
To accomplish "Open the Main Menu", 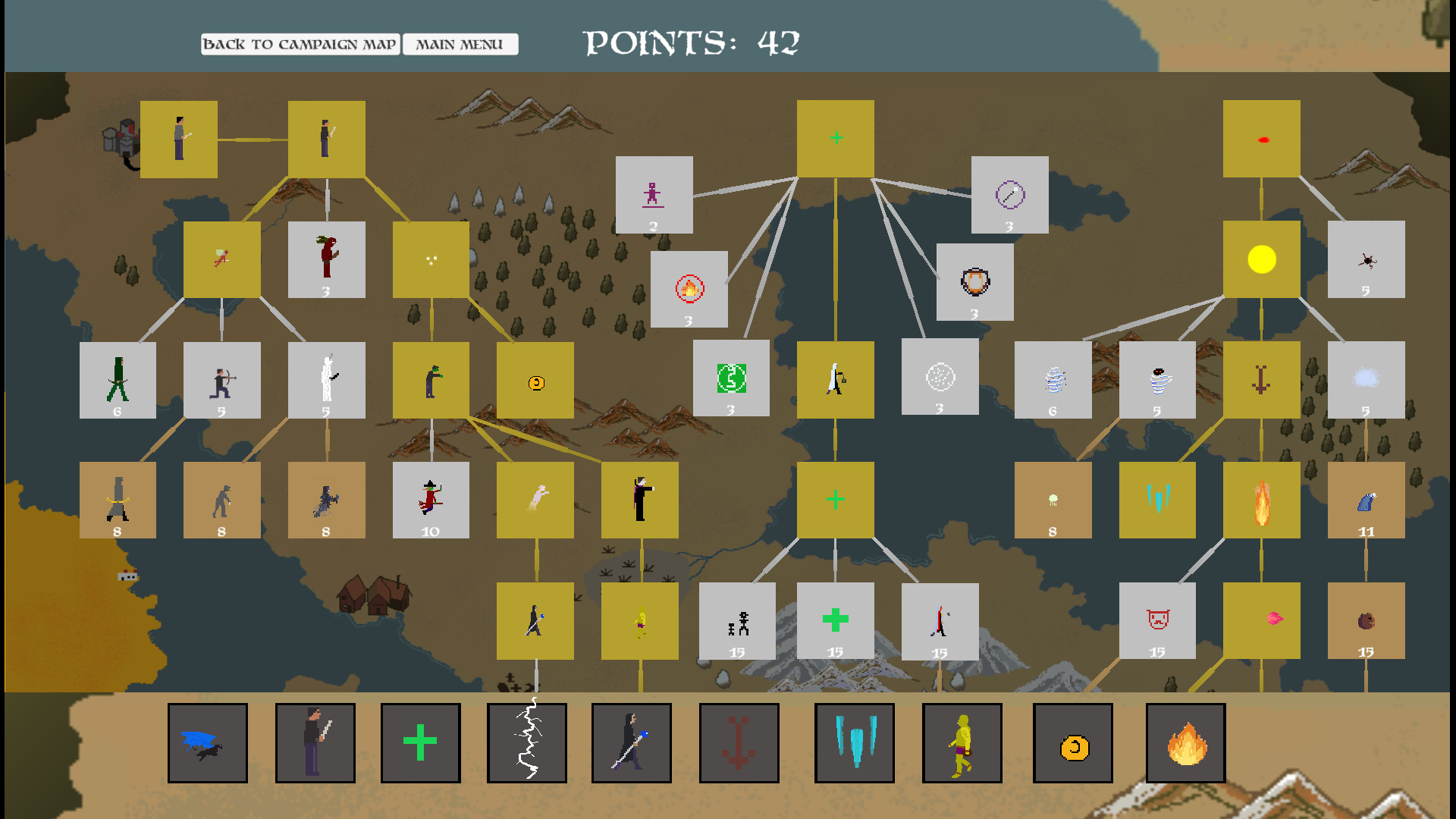I will coord(459,45).
